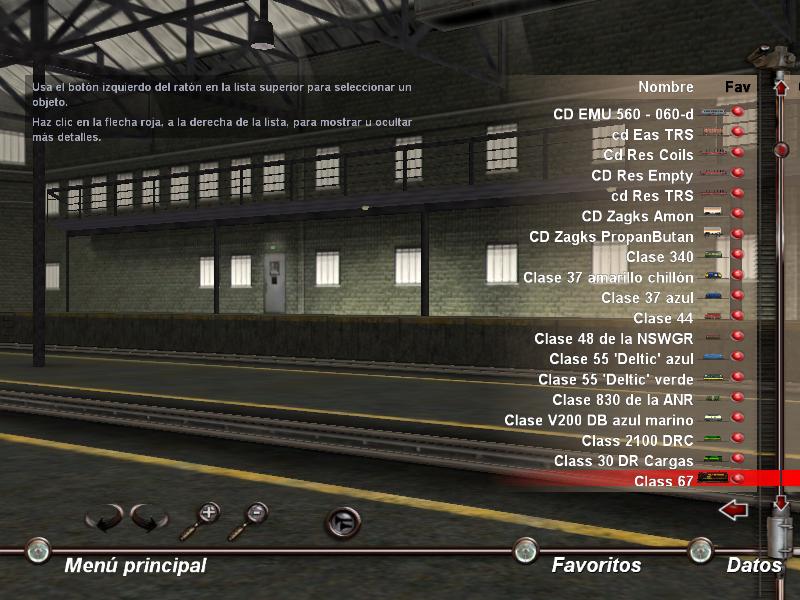Image resolution: width=800 pixels, height=600 pixels.
Task: Zoom out with the minus magnifier
Action: click(x=251, y=519)
